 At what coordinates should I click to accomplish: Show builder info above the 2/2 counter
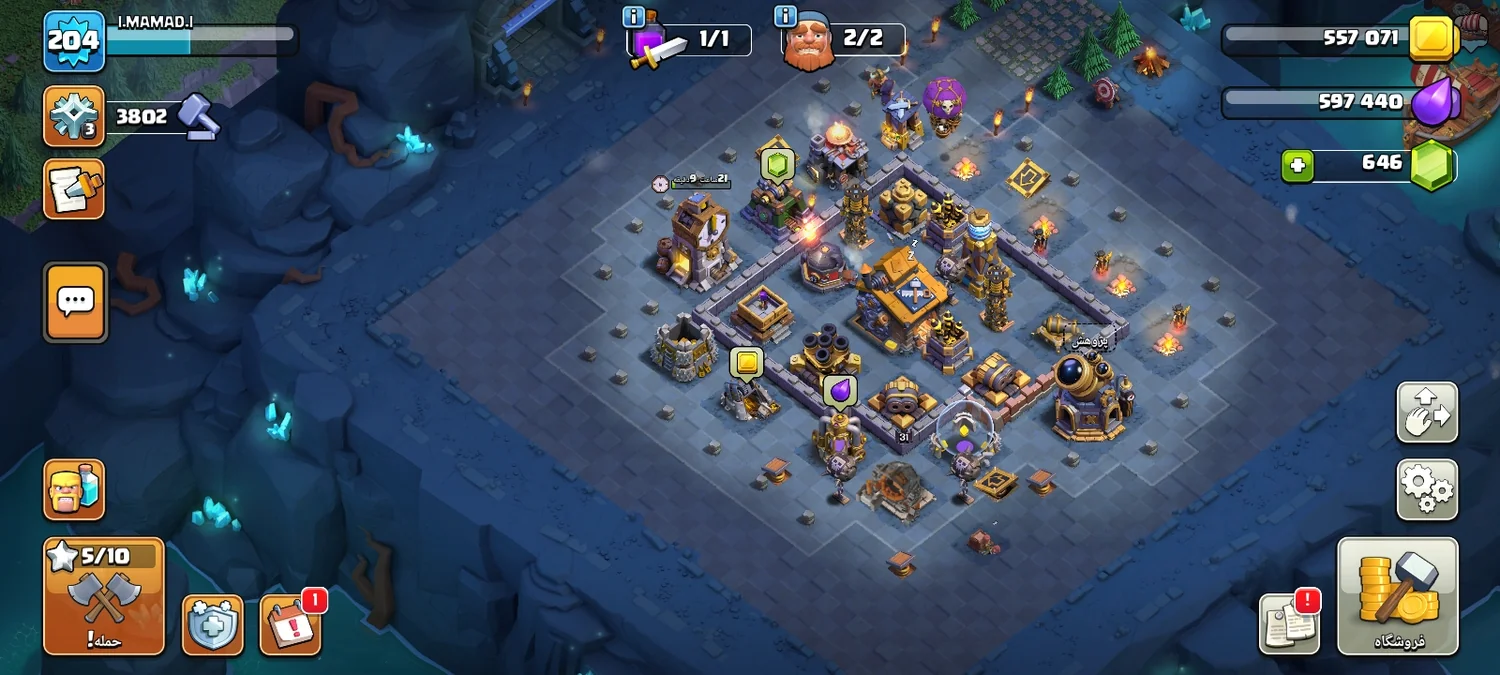785,17
